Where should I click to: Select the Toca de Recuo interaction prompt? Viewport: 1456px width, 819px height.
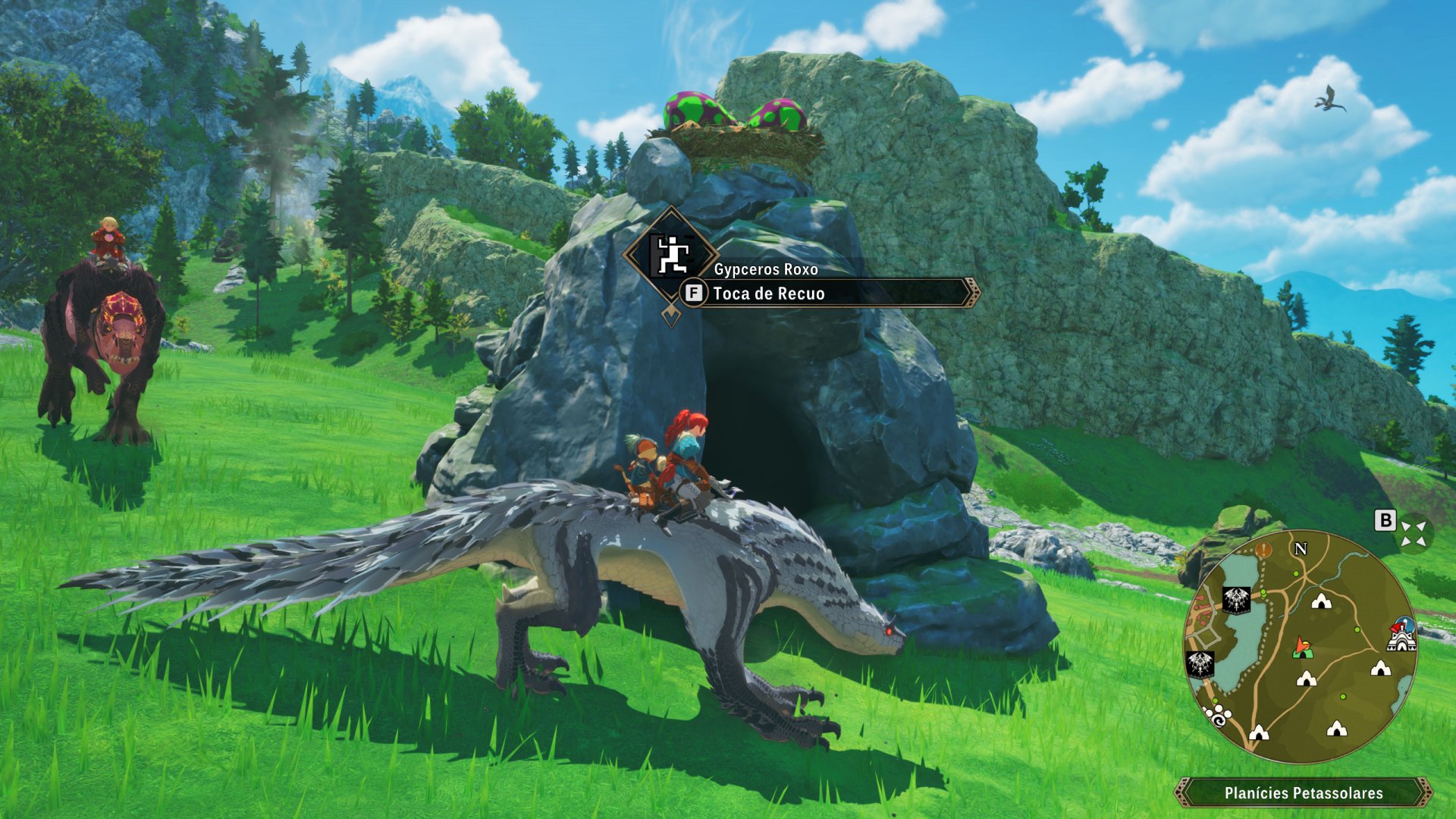coord(827,293)
